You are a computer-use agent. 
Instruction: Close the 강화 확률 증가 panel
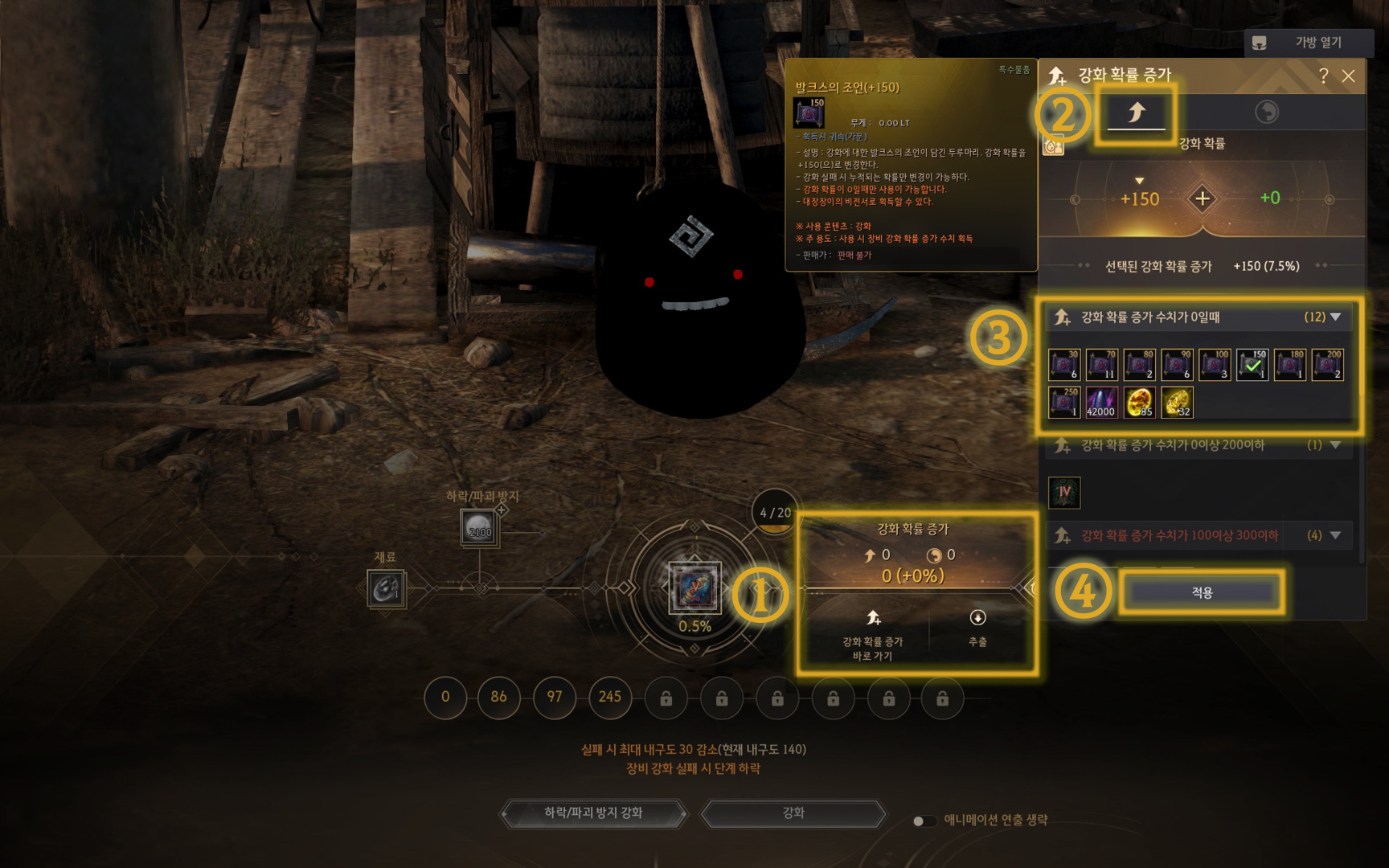[x=1349, y=76]
